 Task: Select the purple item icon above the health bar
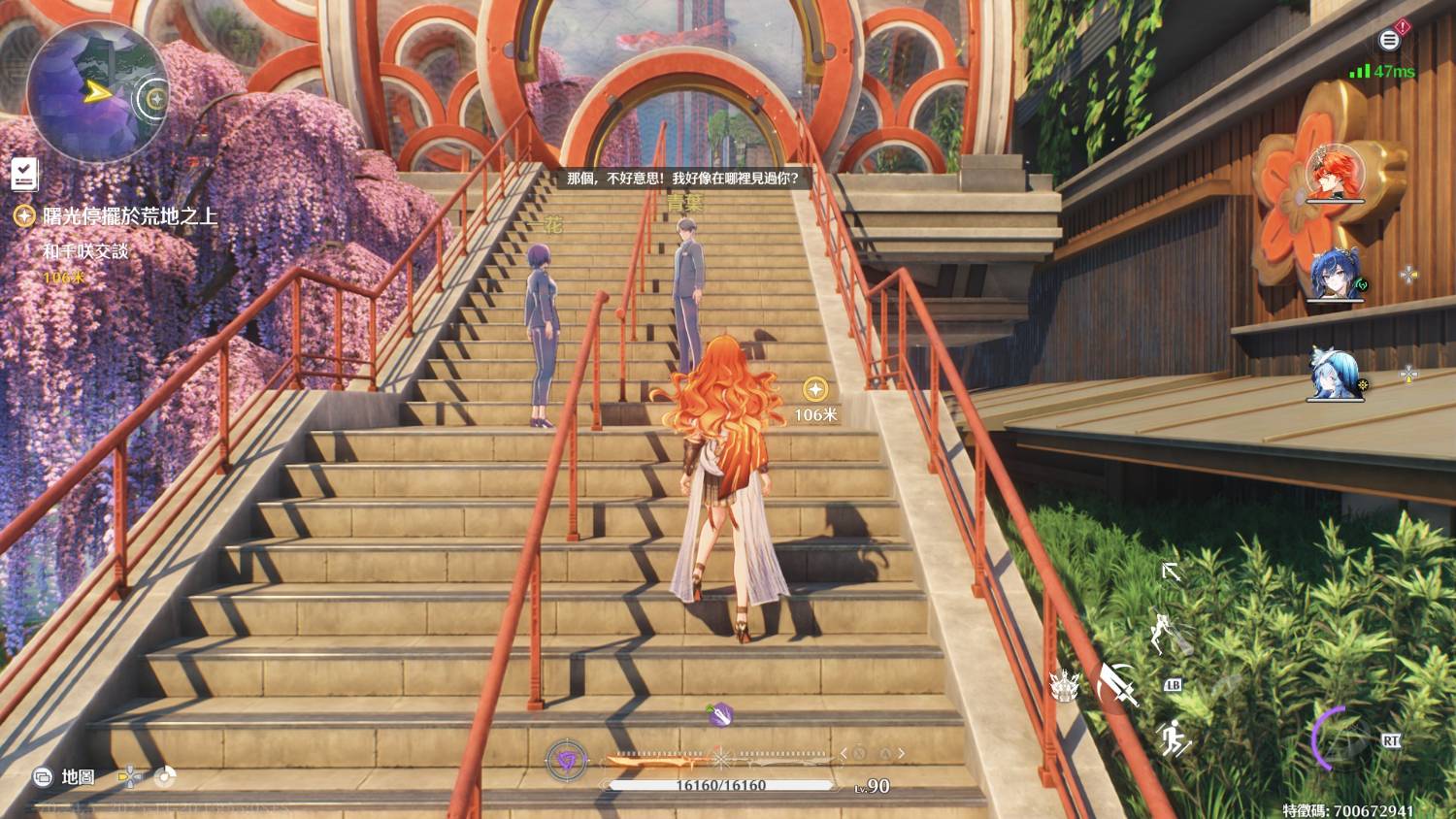[x=719, y=715]
